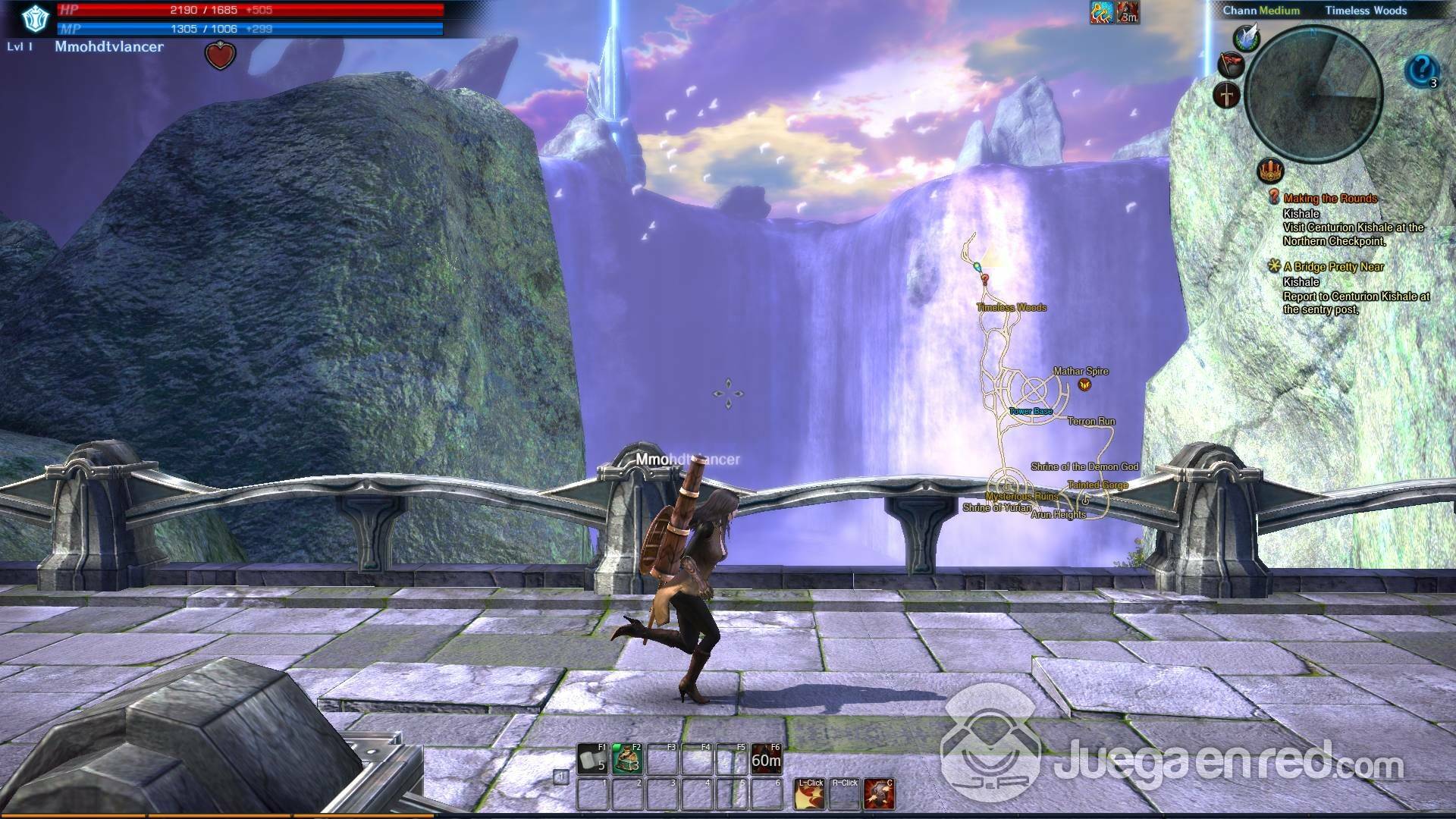
Task: Click the class emblem at top left
Action: pyautogui.click(x=34, y=20)
